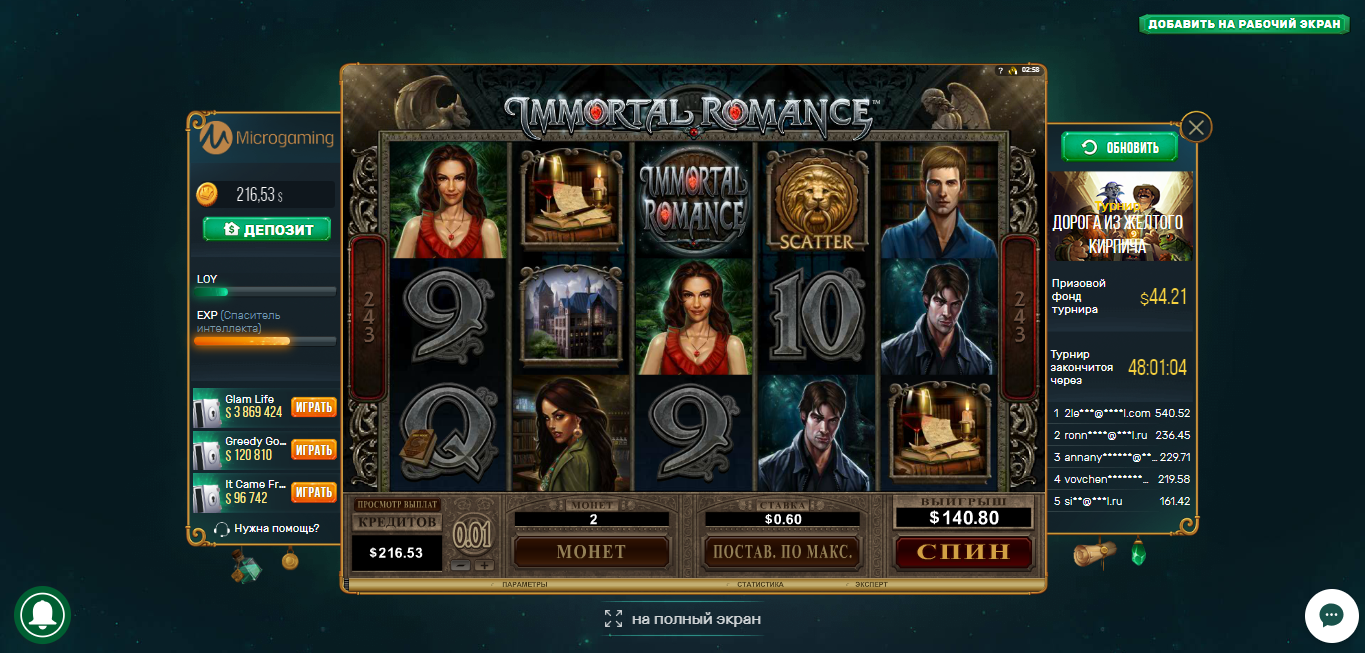Open the Нужна помощь? help link
The height and width of the screenshot is (653, 1365).
coord(276,528)
